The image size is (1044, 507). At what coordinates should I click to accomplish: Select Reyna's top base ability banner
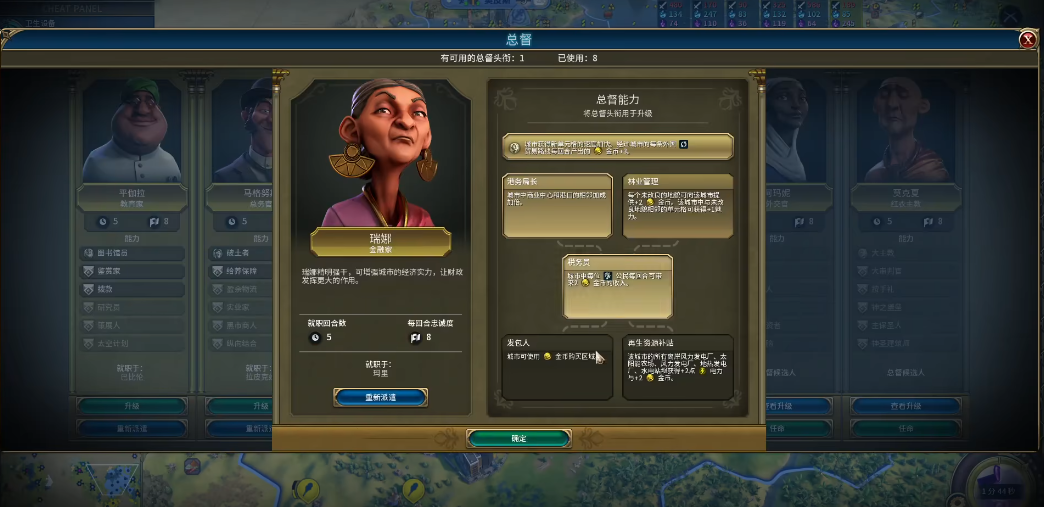(x=617, y=146)
